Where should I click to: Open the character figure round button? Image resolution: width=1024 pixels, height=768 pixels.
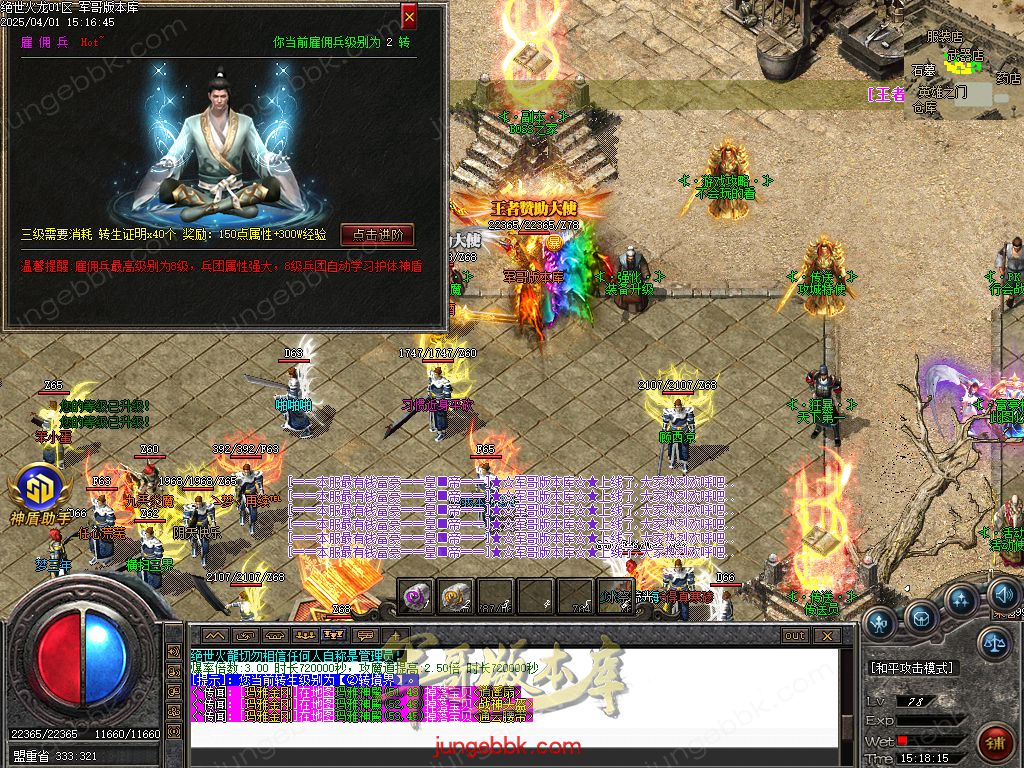[880, 625]
